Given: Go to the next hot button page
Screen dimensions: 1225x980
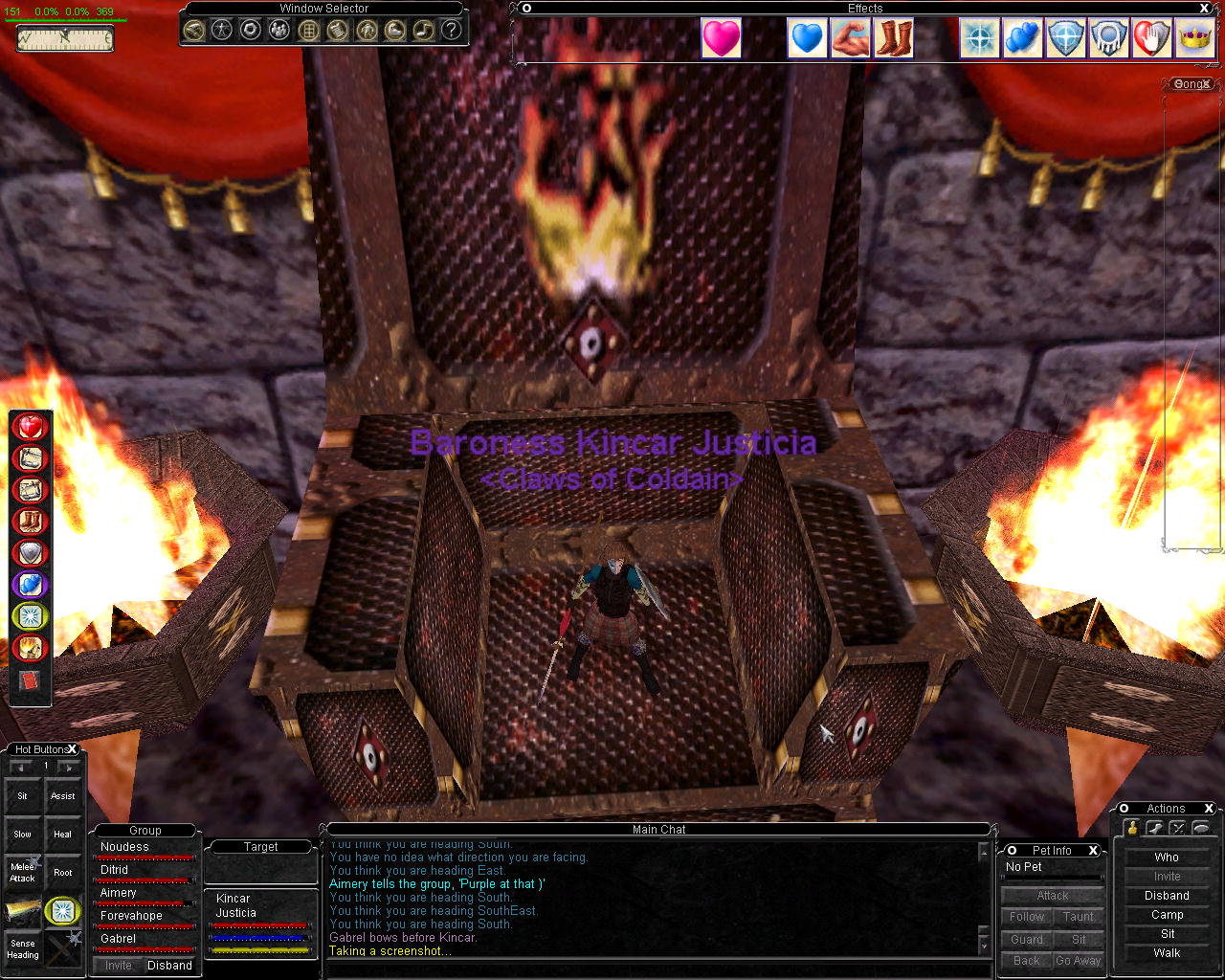Looking at the screenshot, I should coord(68,767).
